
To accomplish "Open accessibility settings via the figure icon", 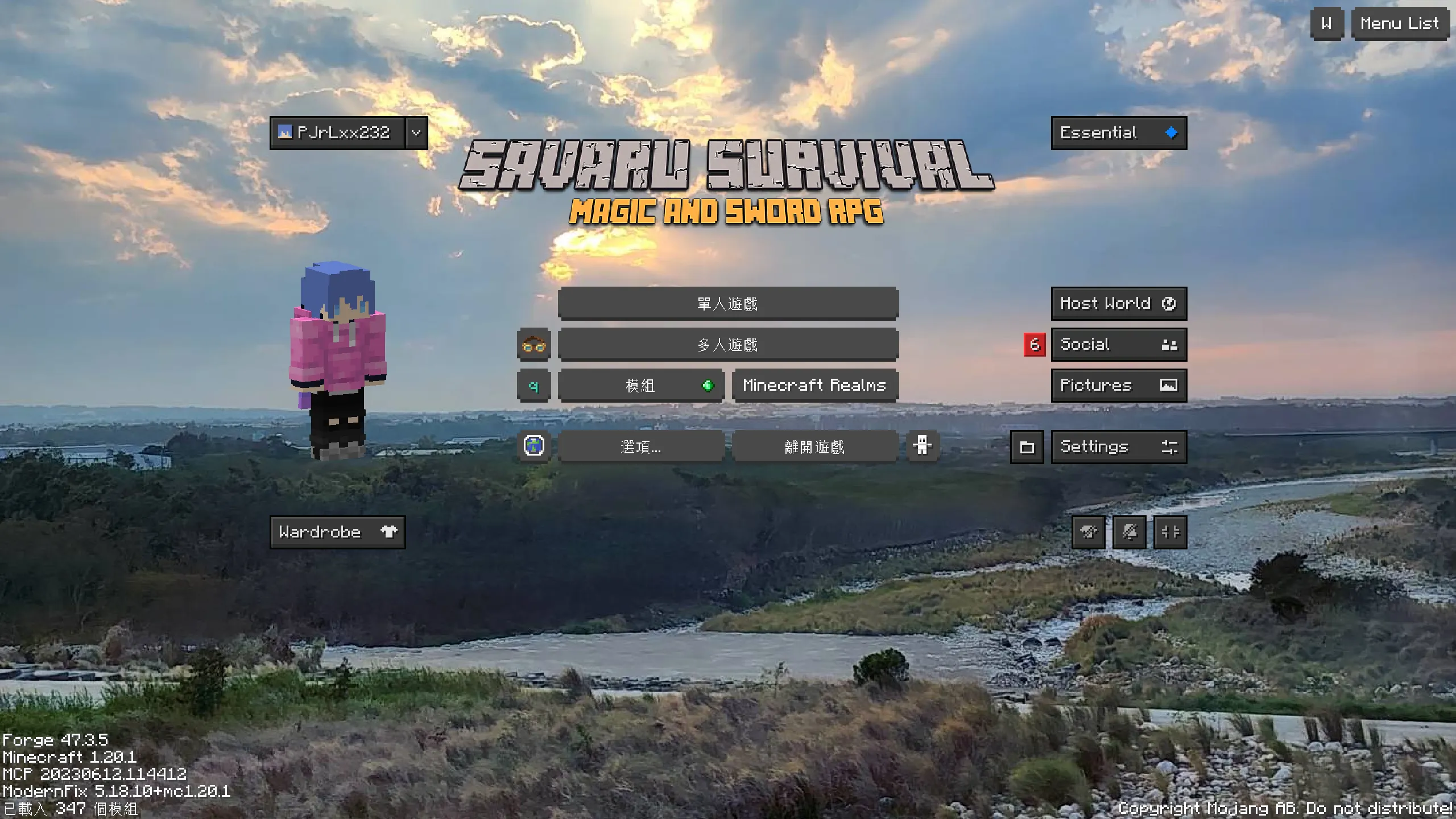I will pyautogui.click(x=921, y=446).
